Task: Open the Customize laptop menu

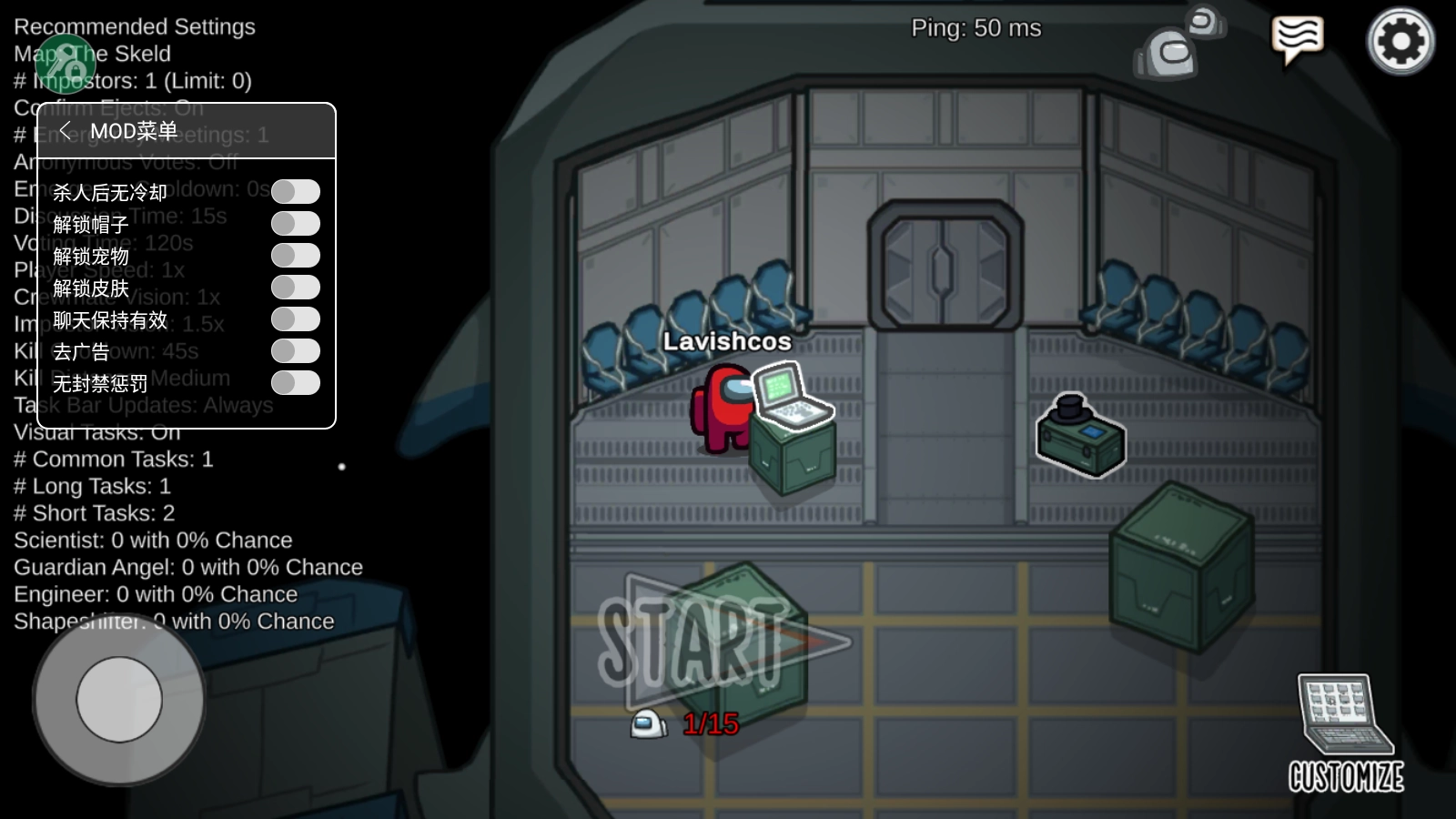Action: [1345, 733]
